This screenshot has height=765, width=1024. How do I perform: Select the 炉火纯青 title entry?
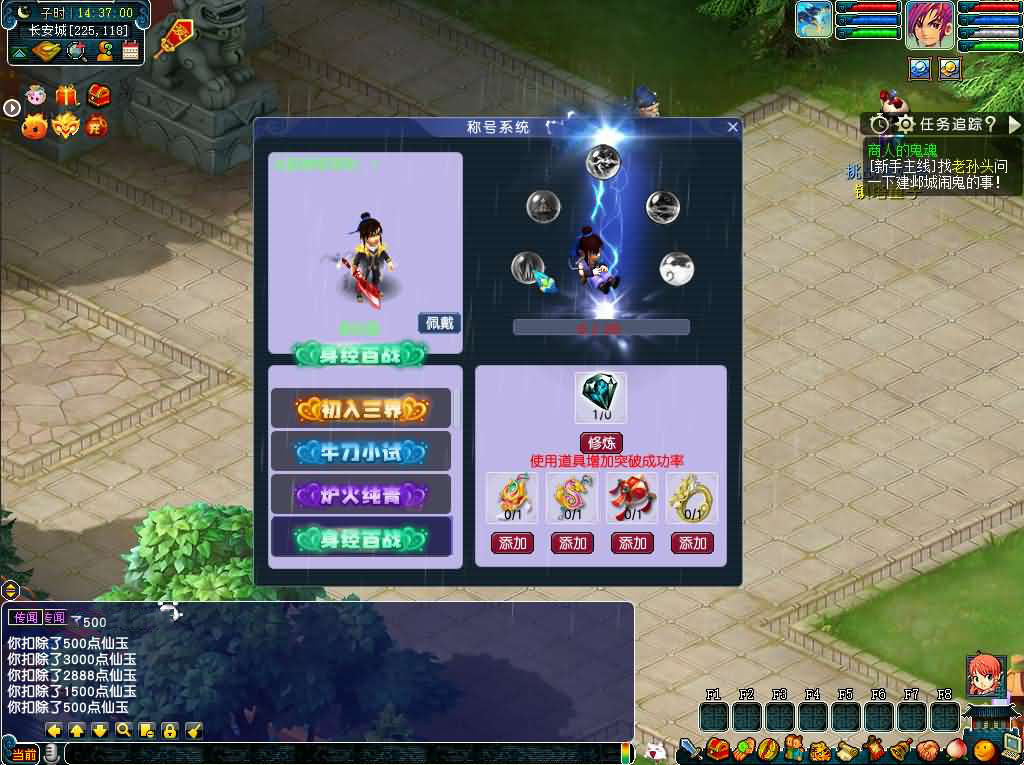tap(361, 495)
